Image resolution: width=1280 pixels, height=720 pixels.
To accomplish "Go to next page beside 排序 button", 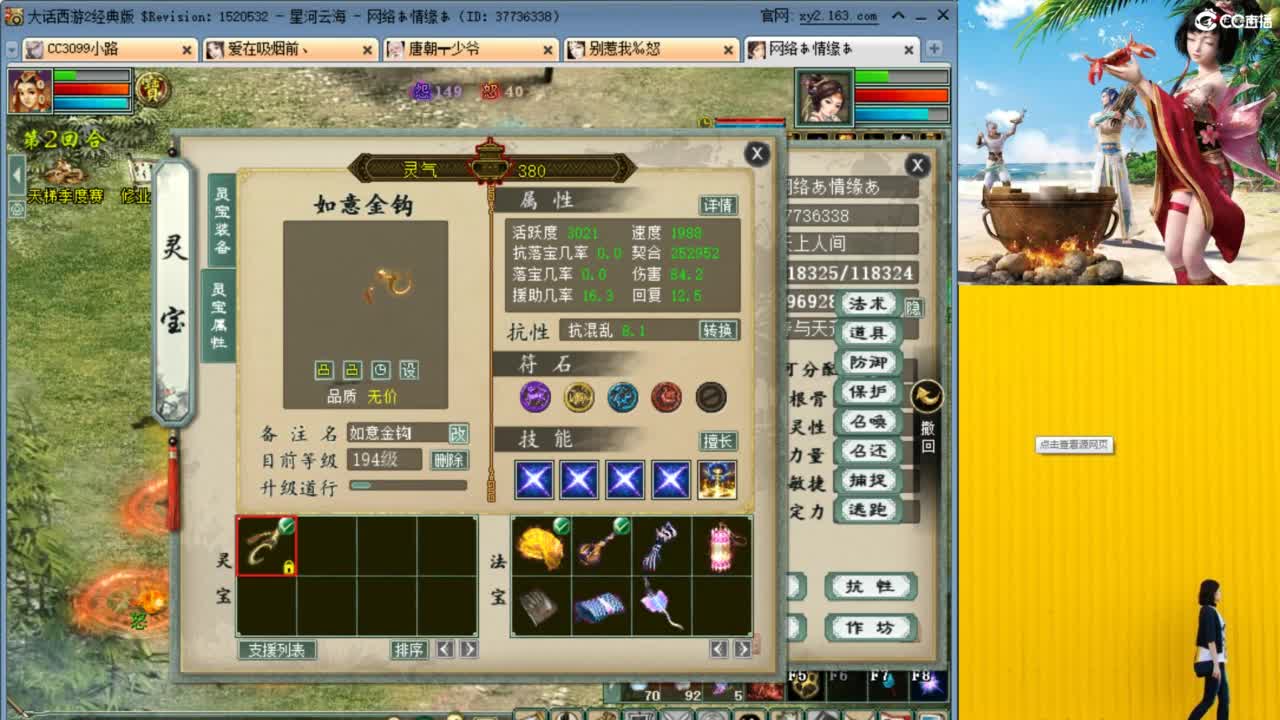I will [x=470, y=649].
